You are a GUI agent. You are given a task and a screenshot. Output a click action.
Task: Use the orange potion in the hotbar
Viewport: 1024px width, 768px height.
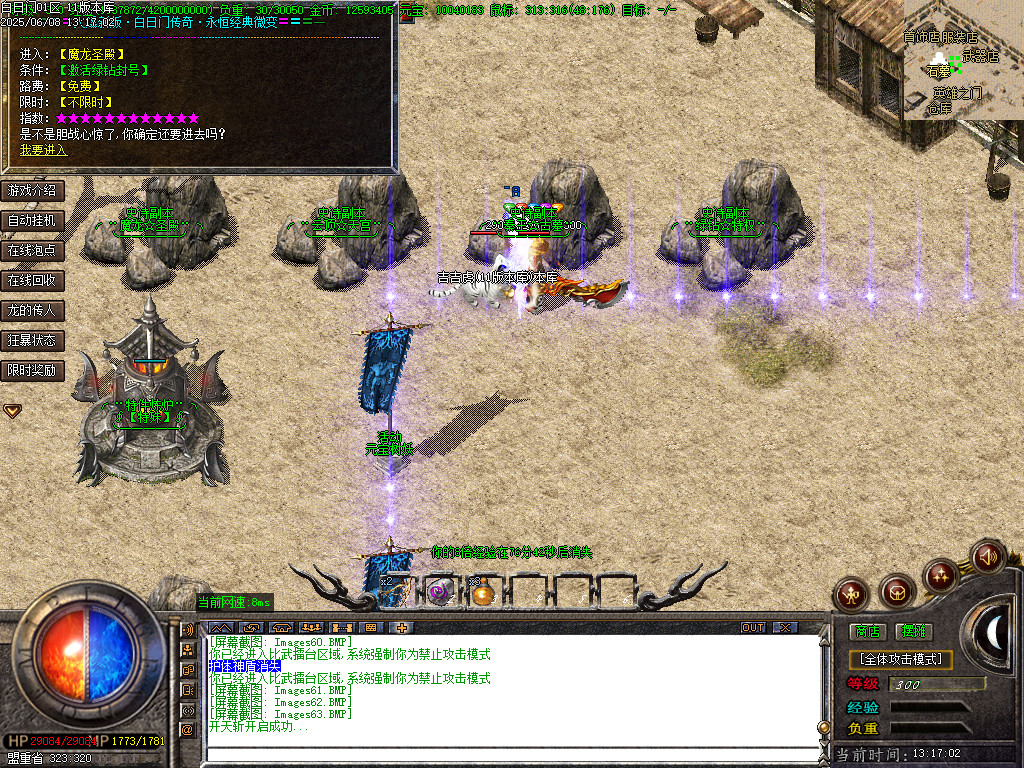tap(483, 593)
